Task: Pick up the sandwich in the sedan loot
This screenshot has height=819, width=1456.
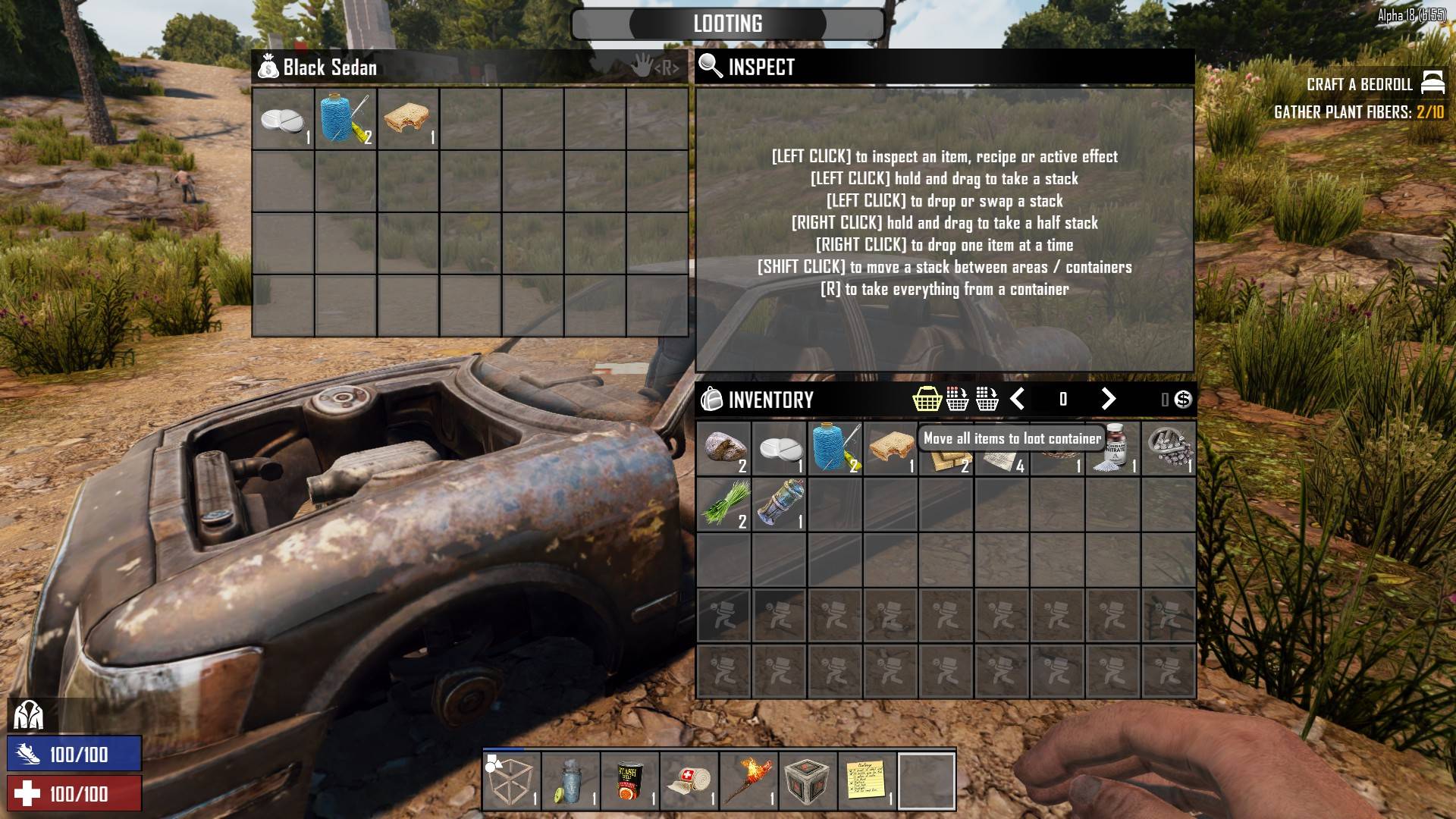Action: [x=408, y=120]
